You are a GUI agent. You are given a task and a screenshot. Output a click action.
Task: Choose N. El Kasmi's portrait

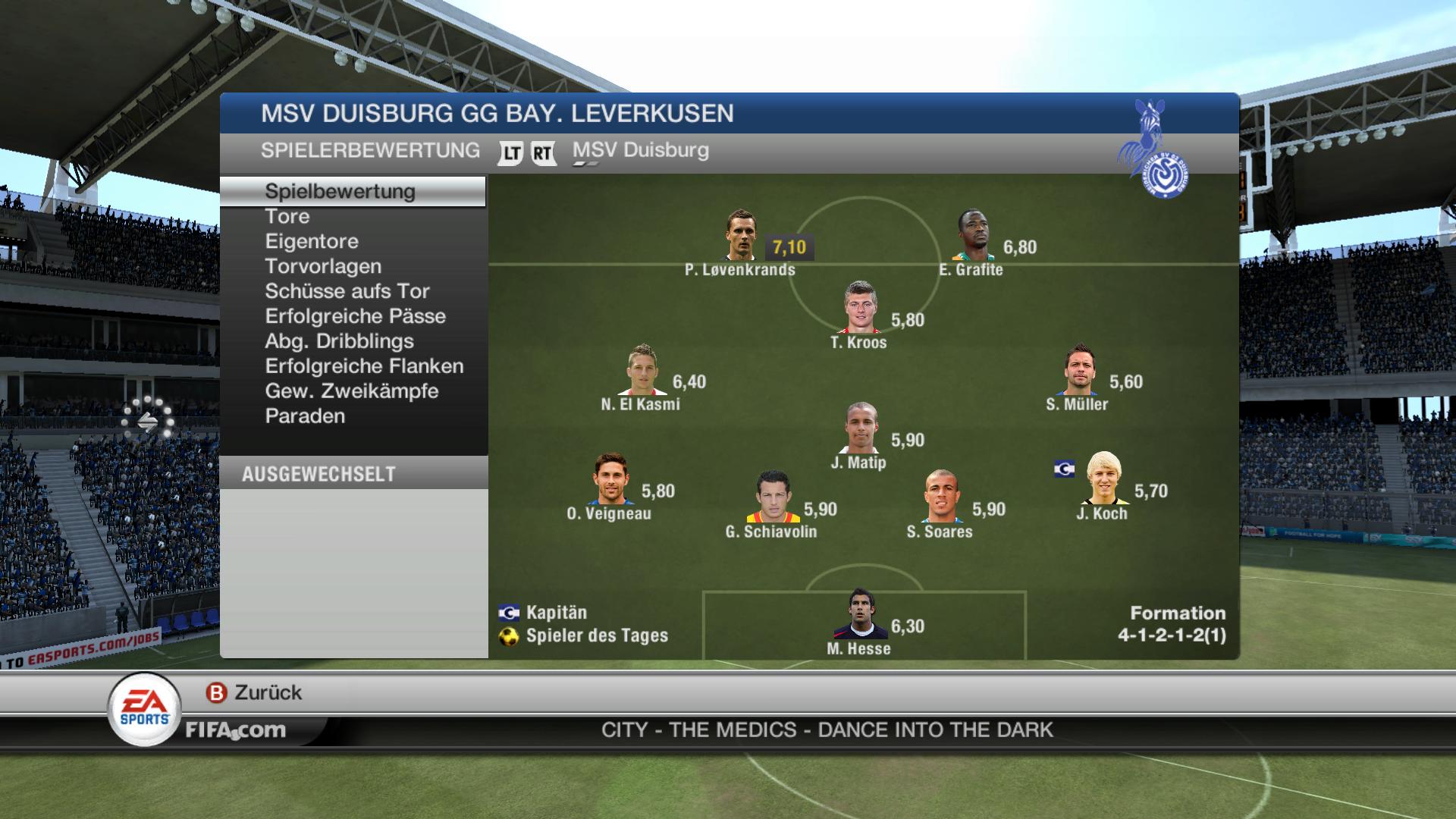point(642,371)
